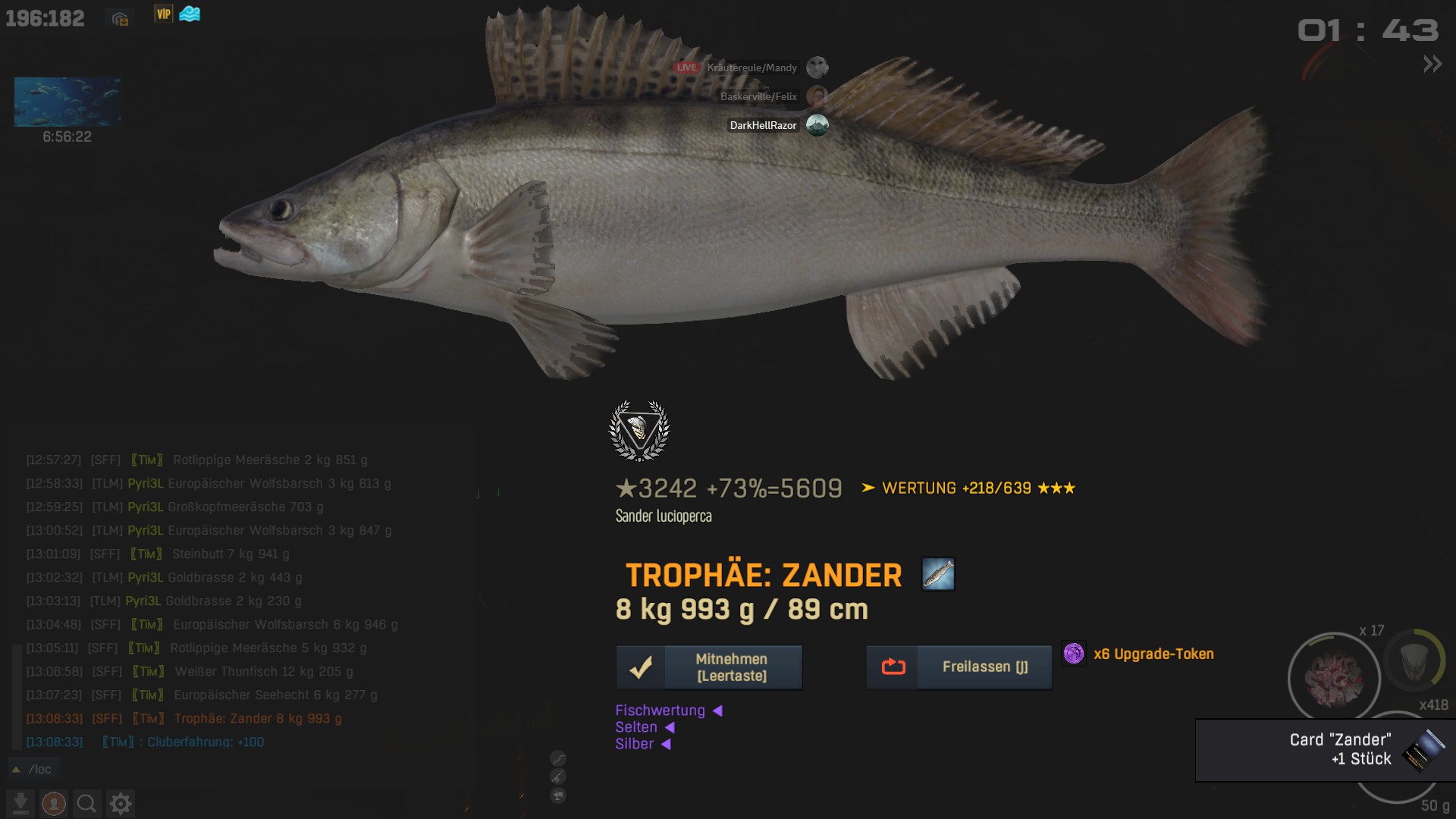The width and height of the screenshot is (1456, 819).
Task: Click the Trophäe: Zander chat log entry
Action: pyautogui.click(x=258, y=718)
